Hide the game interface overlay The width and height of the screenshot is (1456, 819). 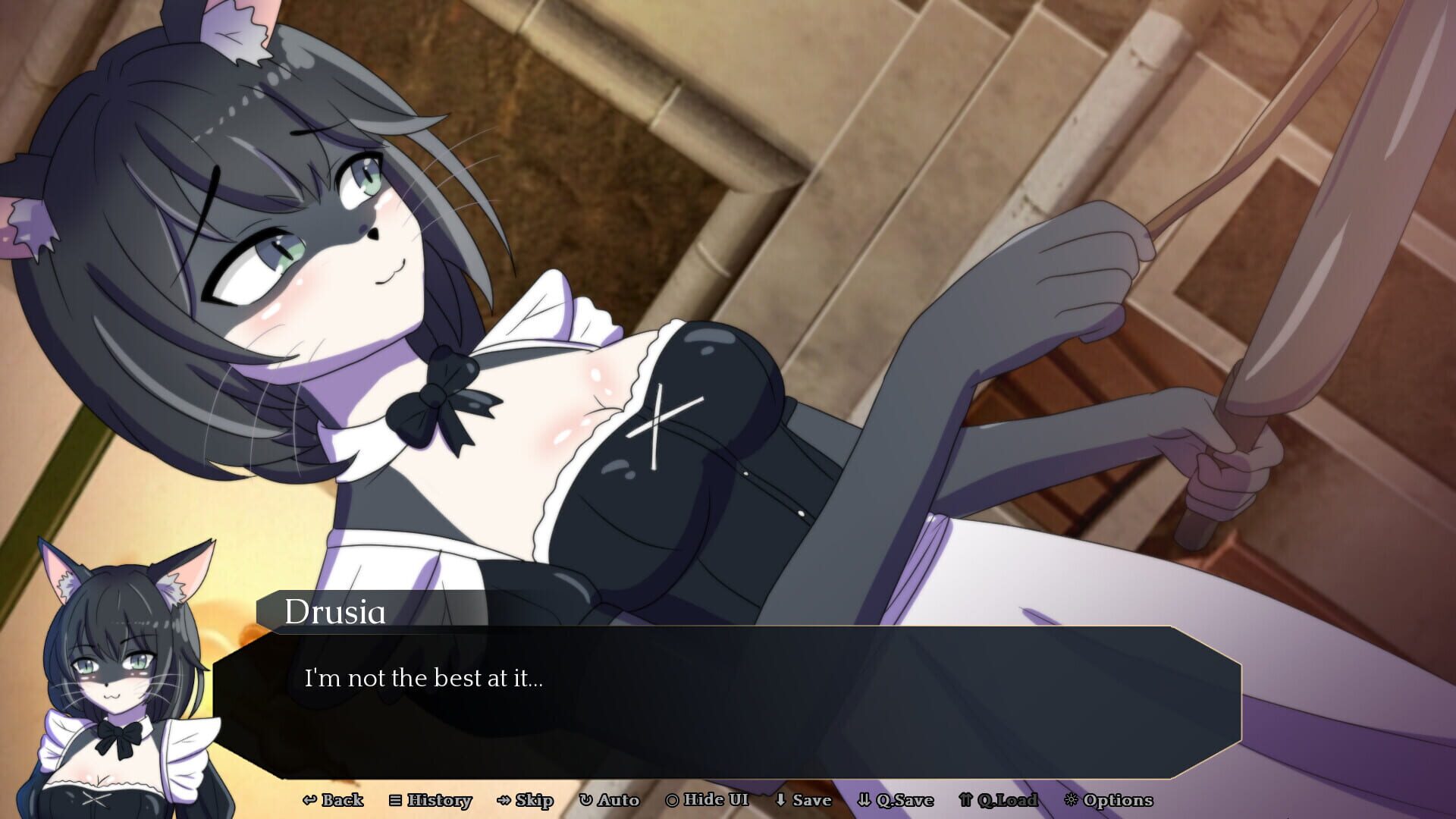coord(709,800)
